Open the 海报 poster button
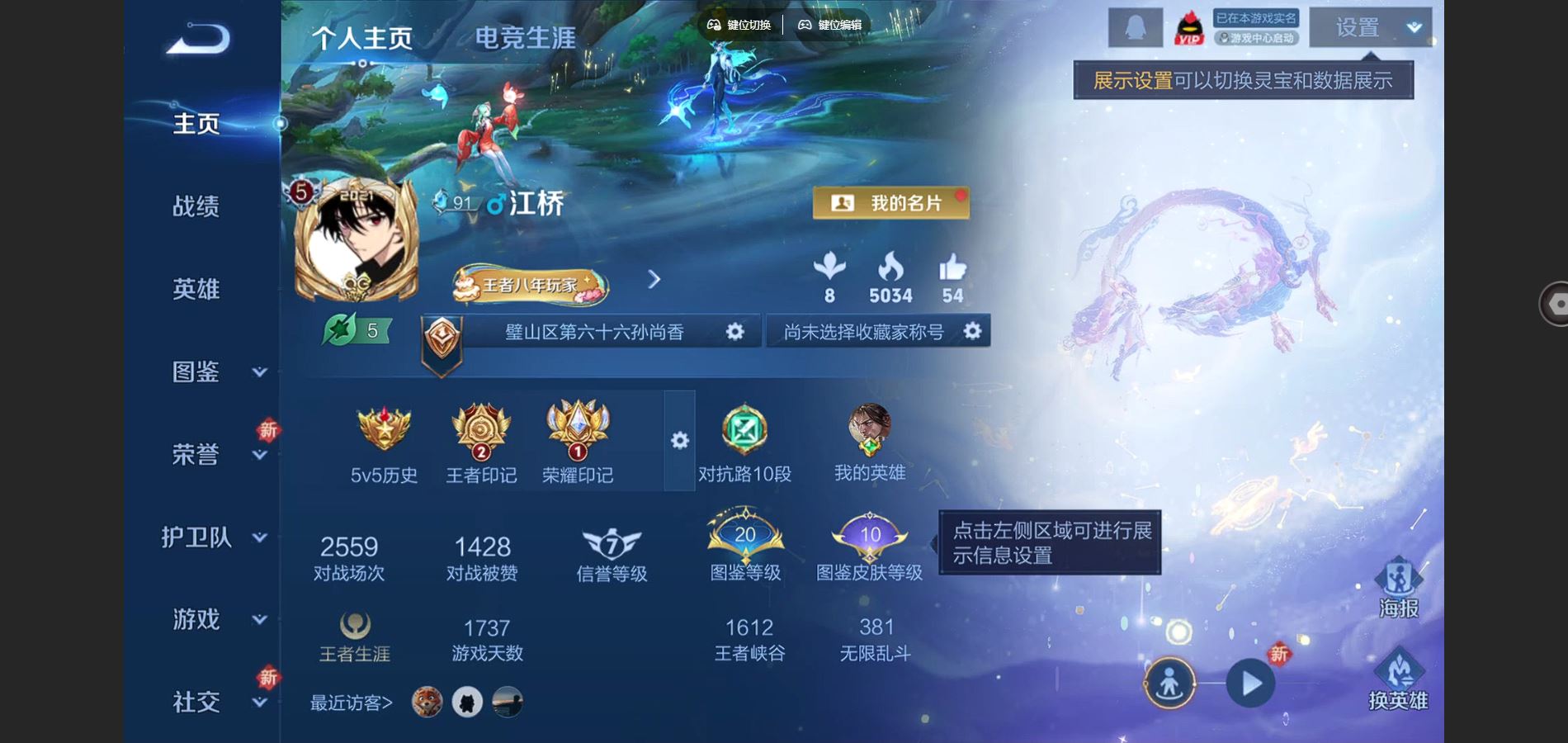Image resolution: width=1568 pixels, height=743 pixels. click(x=1398, y=588)
